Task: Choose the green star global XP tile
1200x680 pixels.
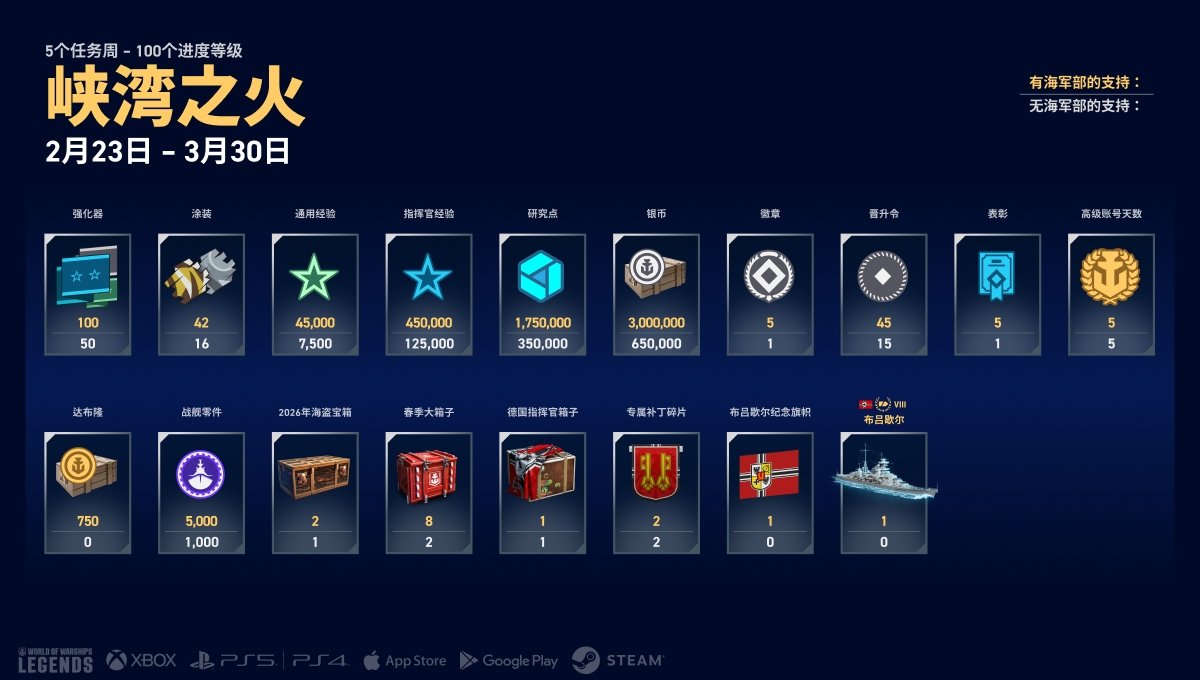Action: point(315,294)
